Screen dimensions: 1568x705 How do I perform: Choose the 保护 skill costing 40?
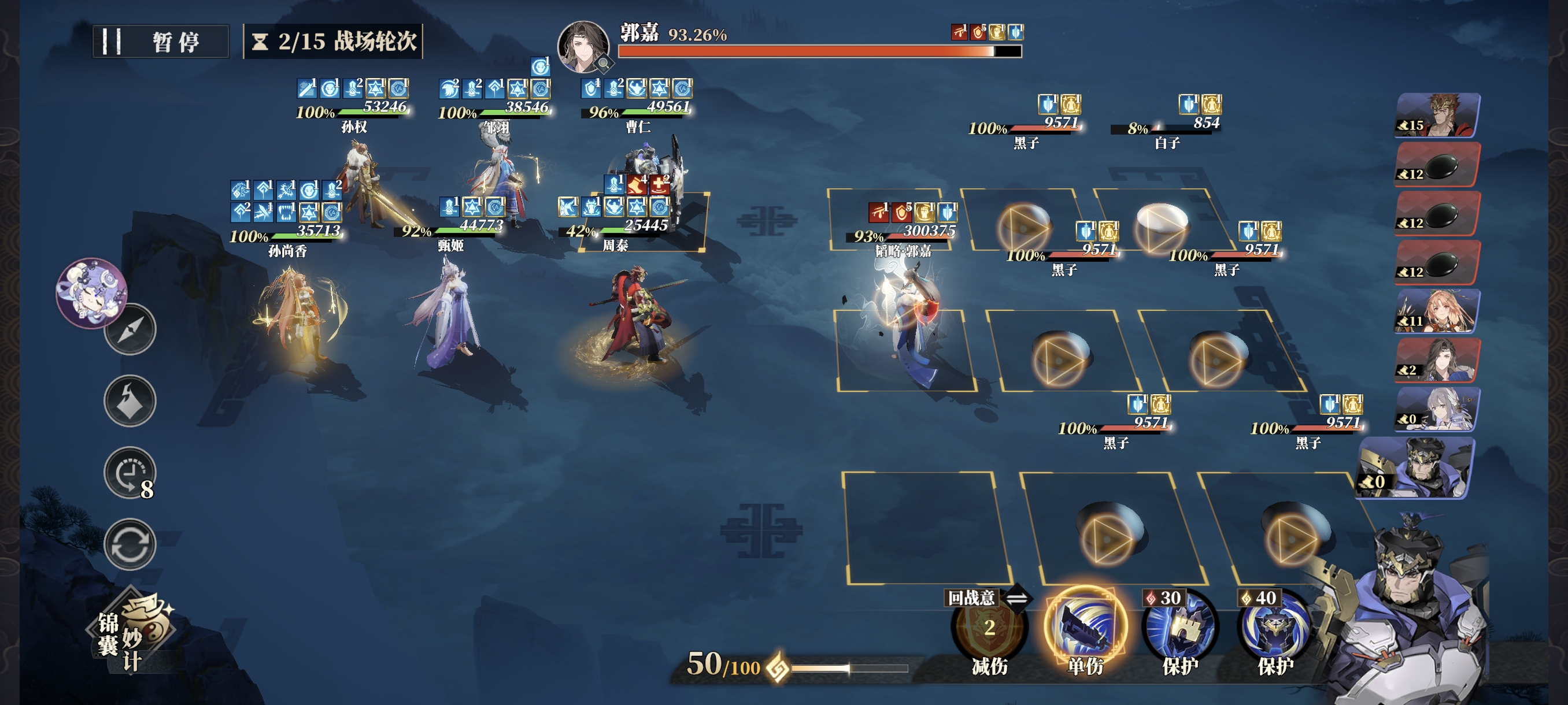point(1275,629)
